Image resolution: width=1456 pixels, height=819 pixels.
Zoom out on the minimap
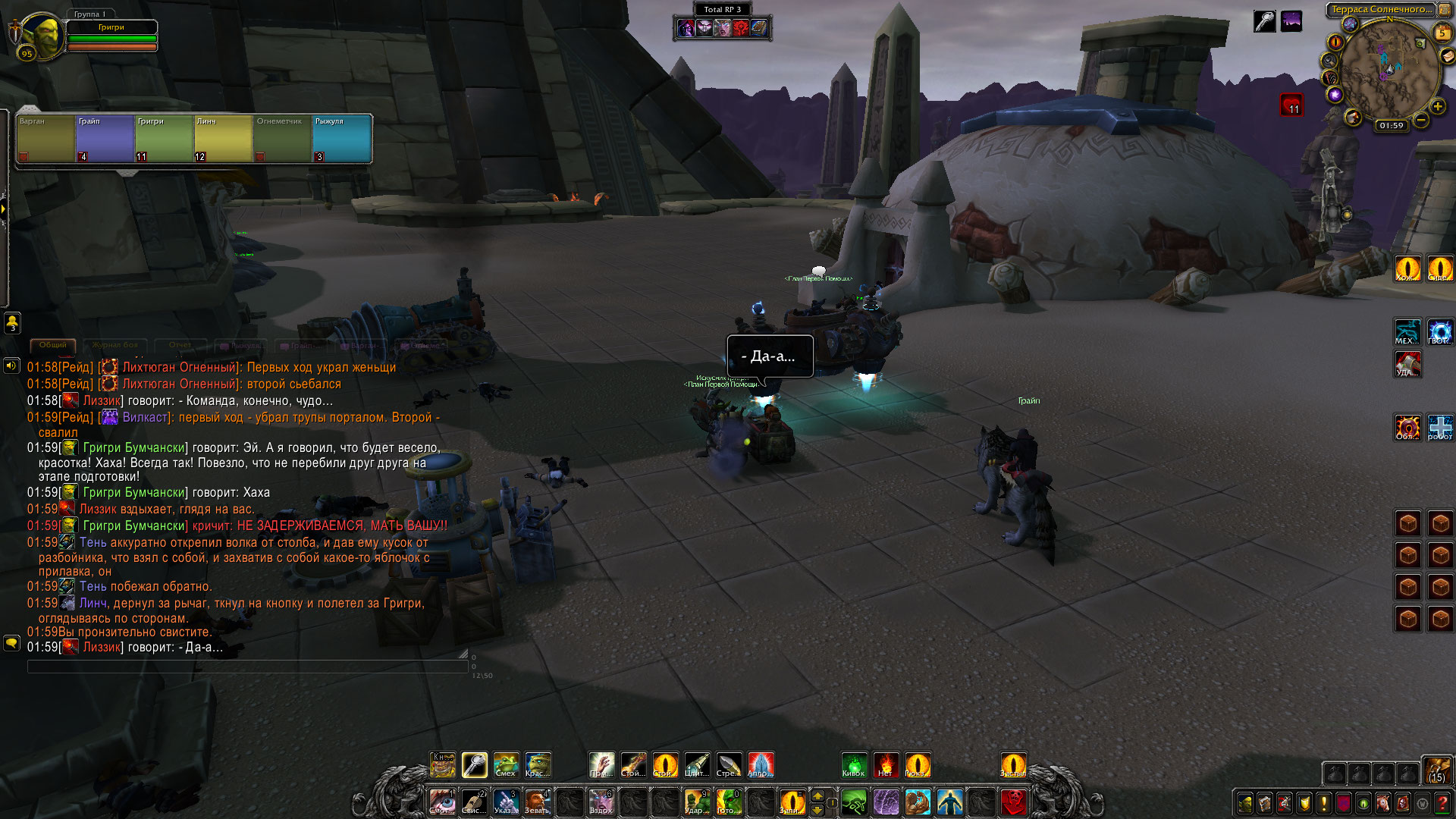coord(1421,120)
